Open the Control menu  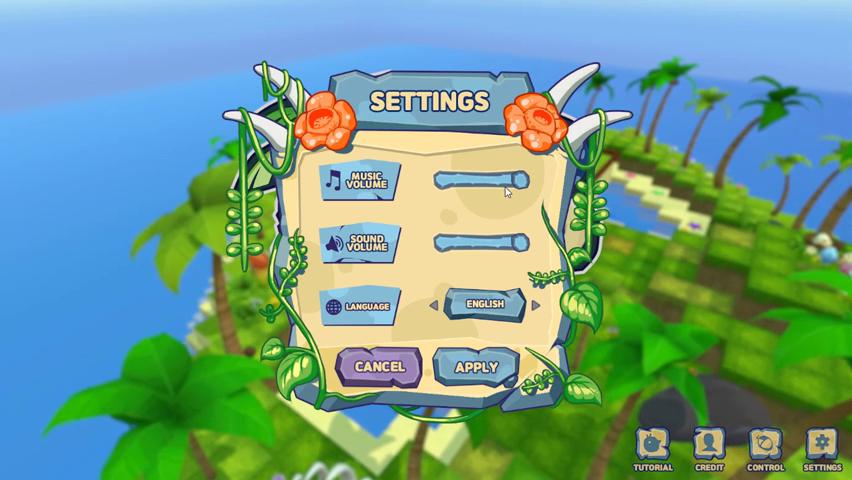765,448
